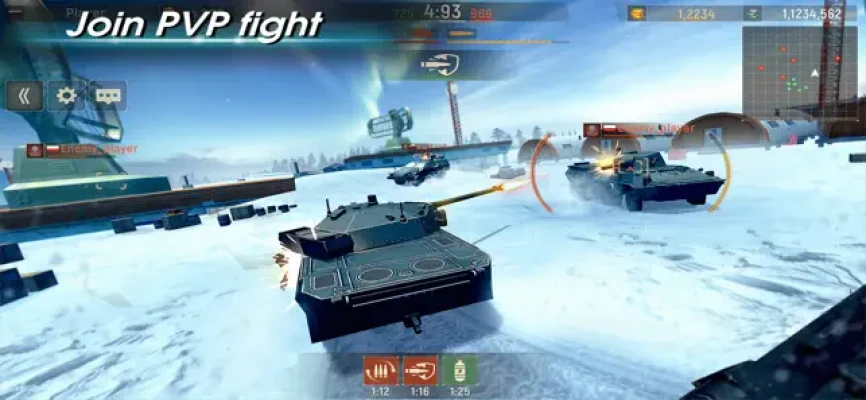
Task: Open settings with the gear icon
Action: click(66, 96)
